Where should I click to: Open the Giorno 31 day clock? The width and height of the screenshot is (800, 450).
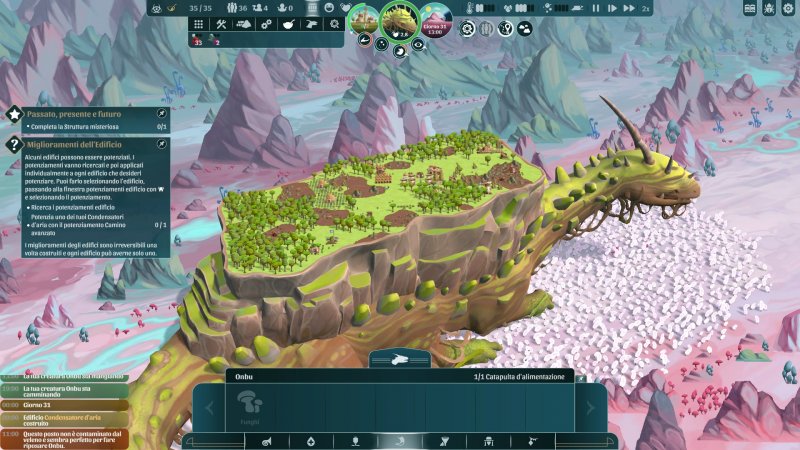click(436, 22)
